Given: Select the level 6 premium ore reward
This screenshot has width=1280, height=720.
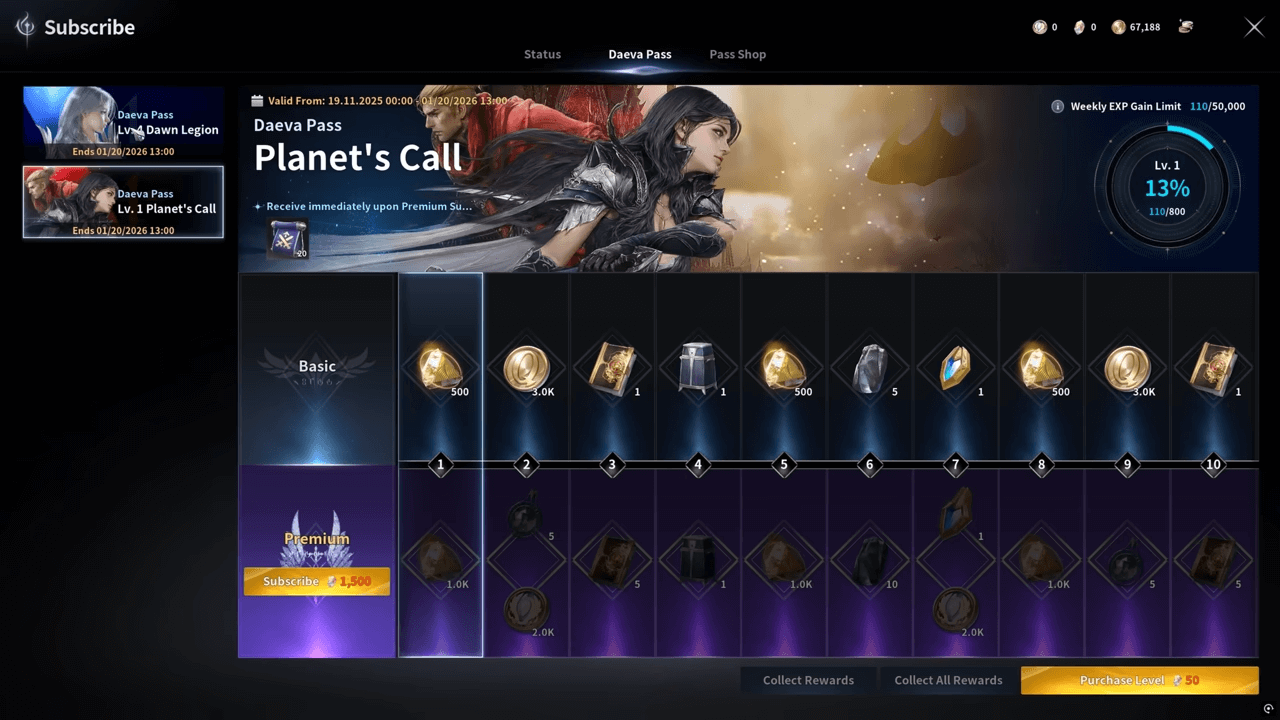Looking at the screenshot, I should [x=869, y=559].
